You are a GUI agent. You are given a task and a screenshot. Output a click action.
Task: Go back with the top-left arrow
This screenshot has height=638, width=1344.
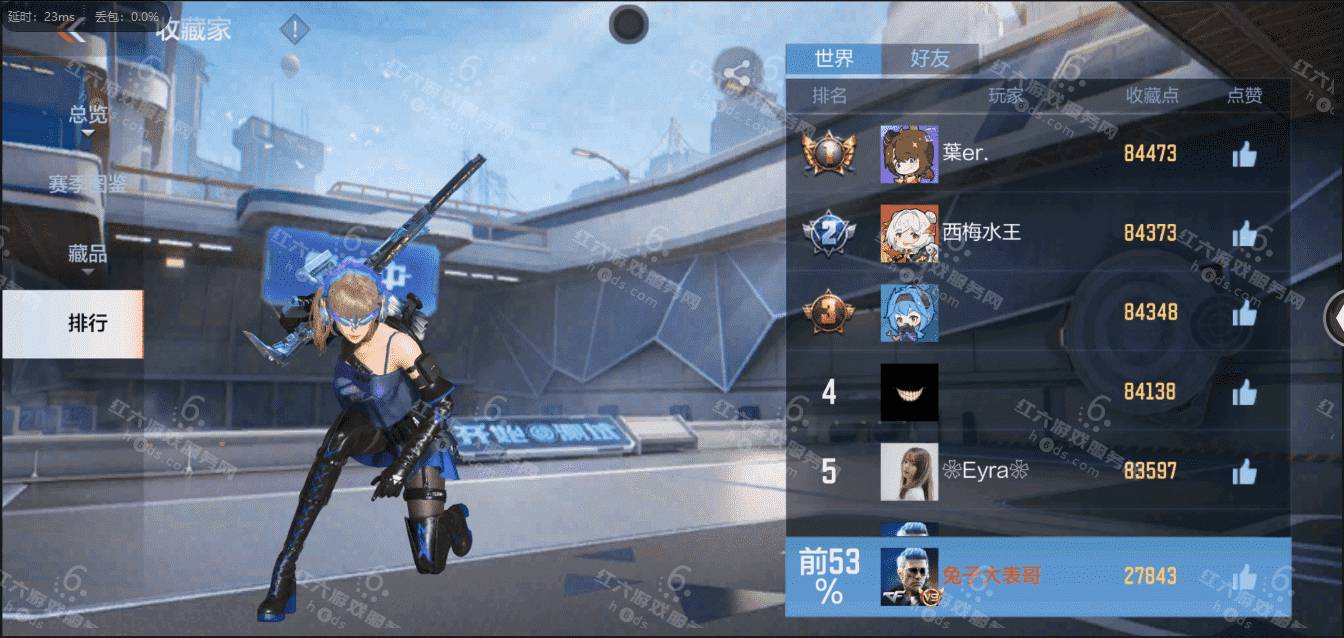pyautogui.click(x=70, y=33)
